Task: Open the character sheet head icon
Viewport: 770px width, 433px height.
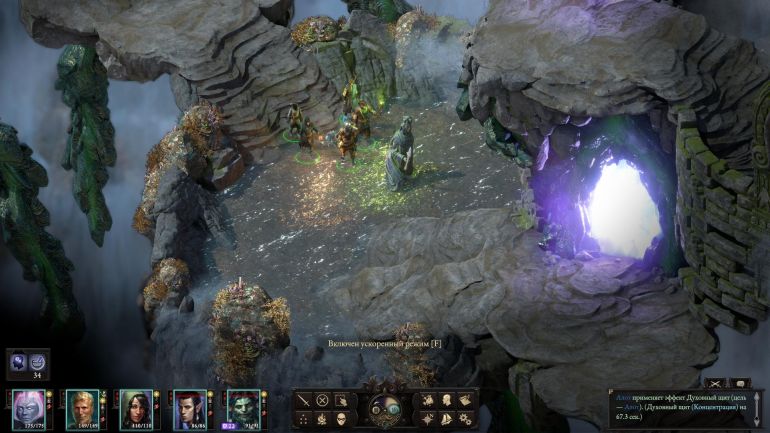Action: 447,400
